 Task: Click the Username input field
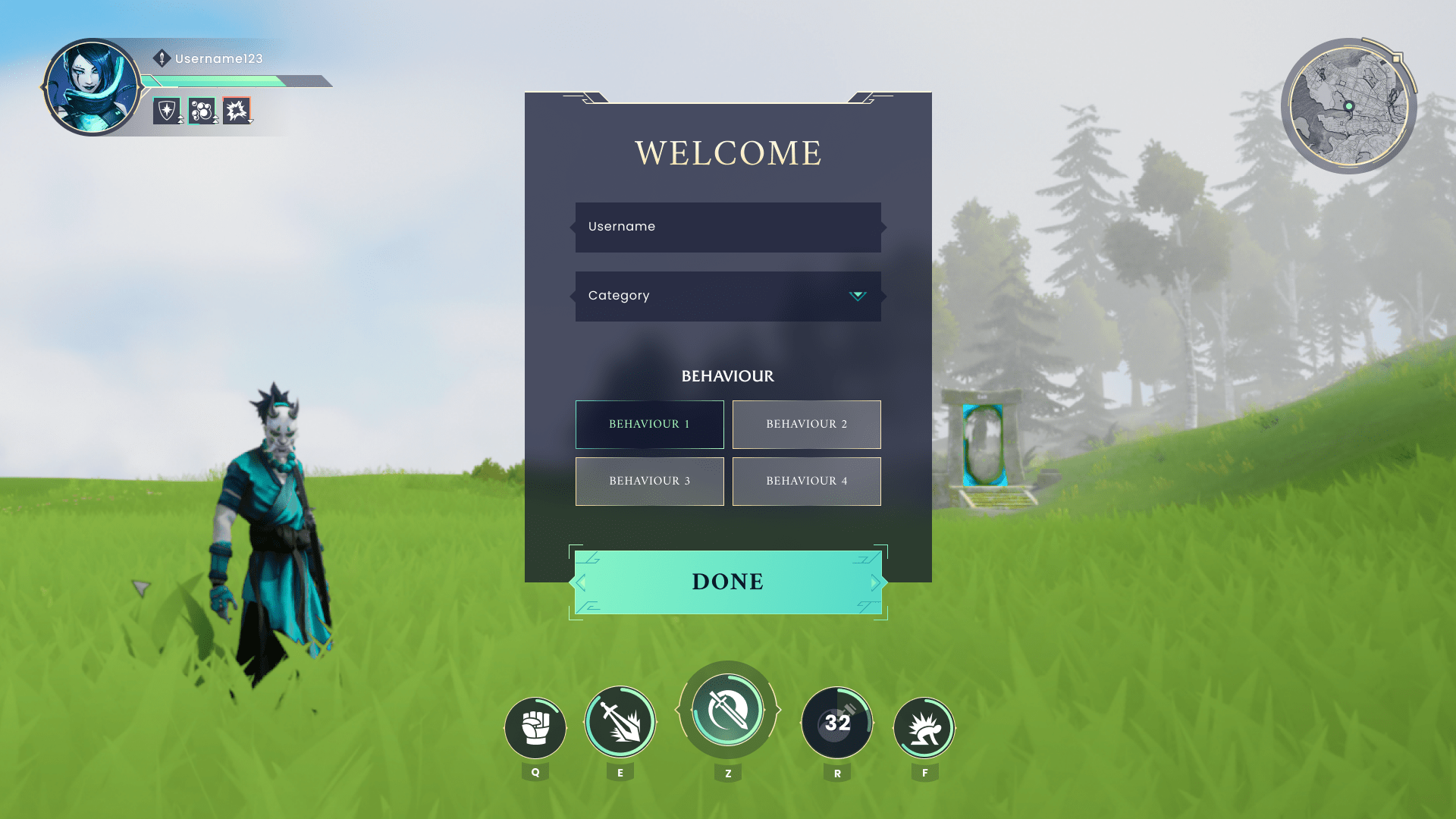click(x=728, y=227)
